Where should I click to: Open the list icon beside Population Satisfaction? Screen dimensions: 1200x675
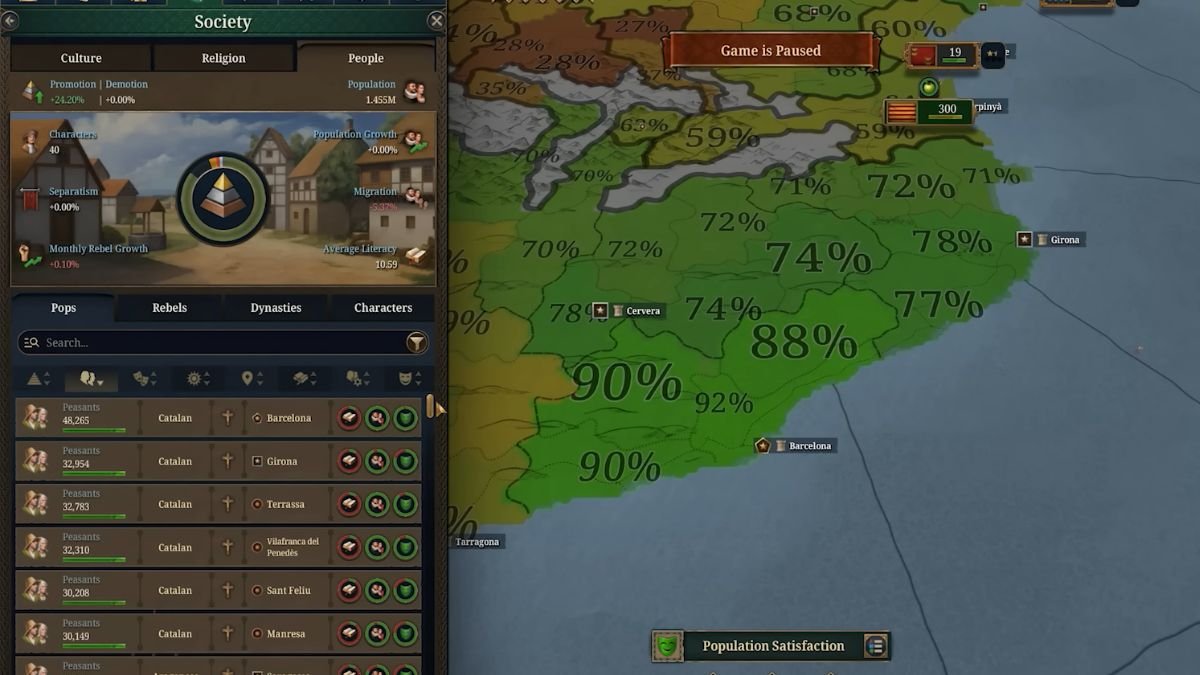pos(876,646)
